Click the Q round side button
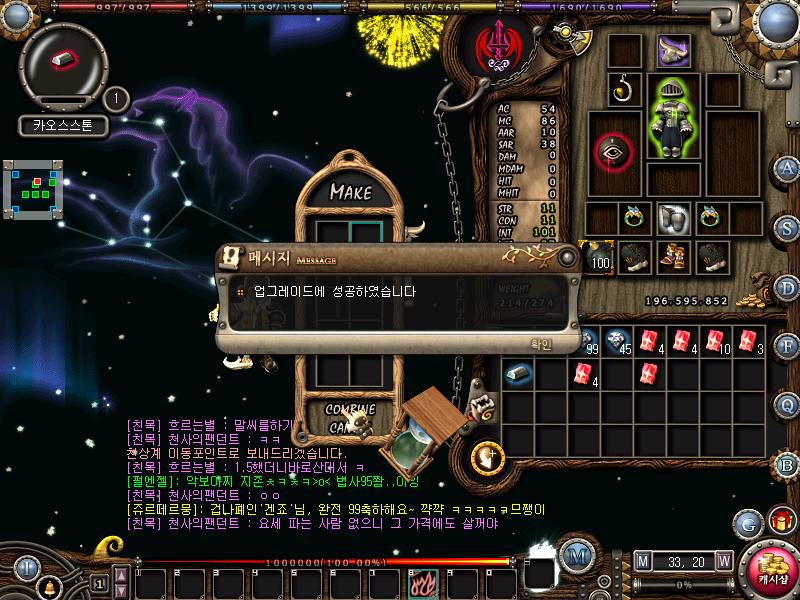The height and width of the screenshot is (600, 800). pyautogui.click(x=788, y=405)
